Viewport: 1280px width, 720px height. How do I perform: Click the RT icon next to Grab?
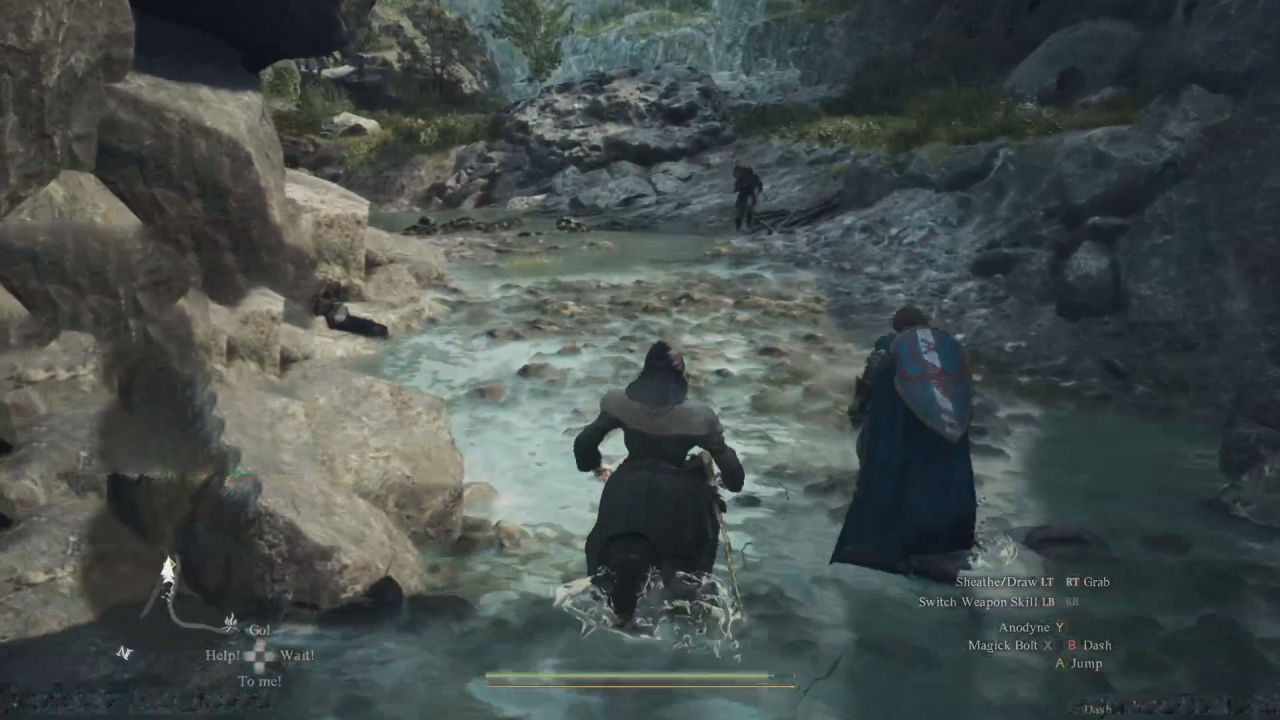(x=1074, y=581)
